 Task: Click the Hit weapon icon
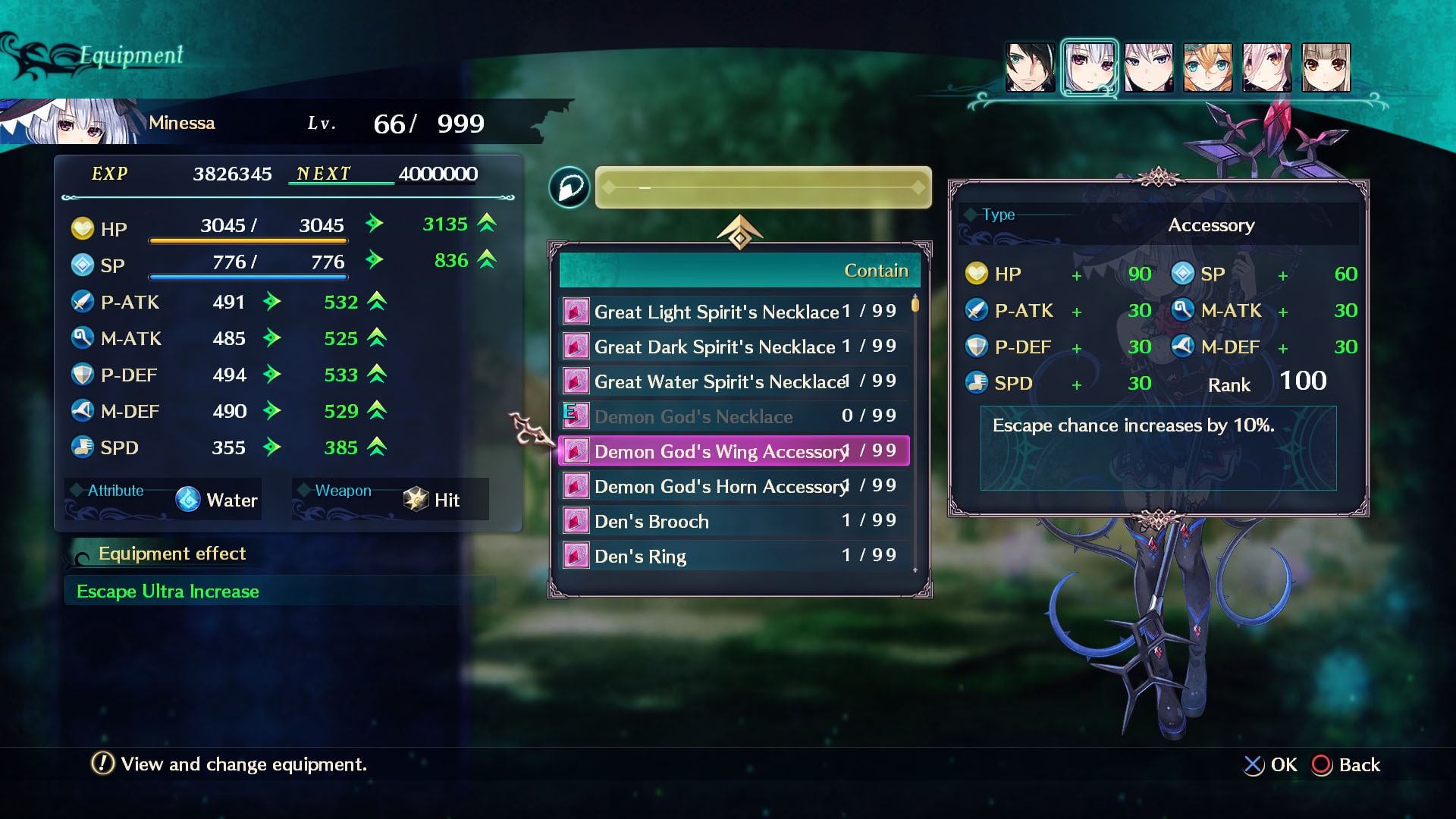tap(414, 499)
